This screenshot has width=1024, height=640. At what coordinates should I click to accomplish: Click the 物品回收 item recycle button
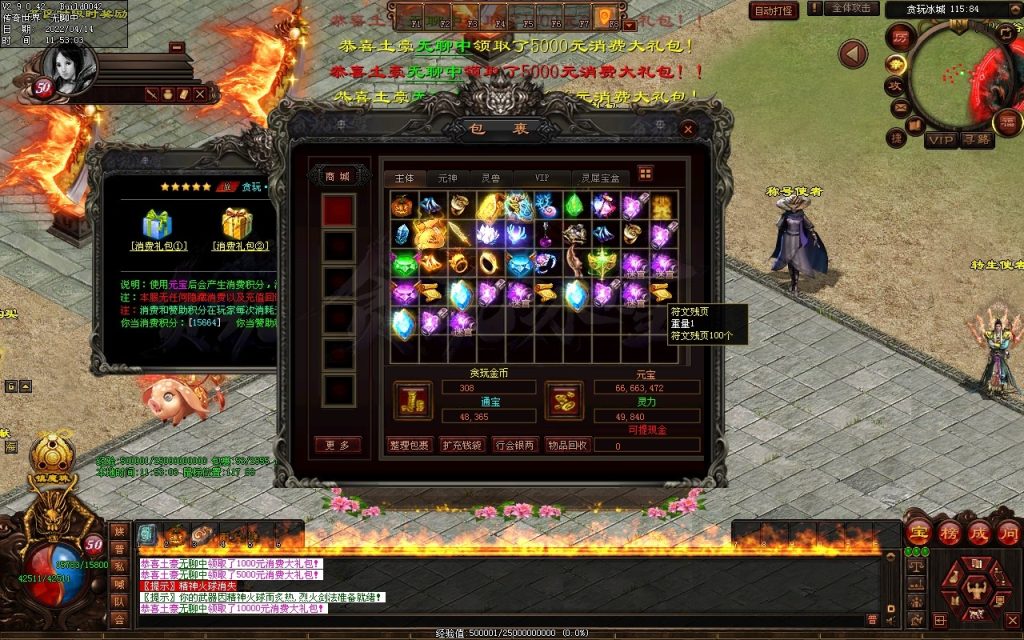(567, 445)
